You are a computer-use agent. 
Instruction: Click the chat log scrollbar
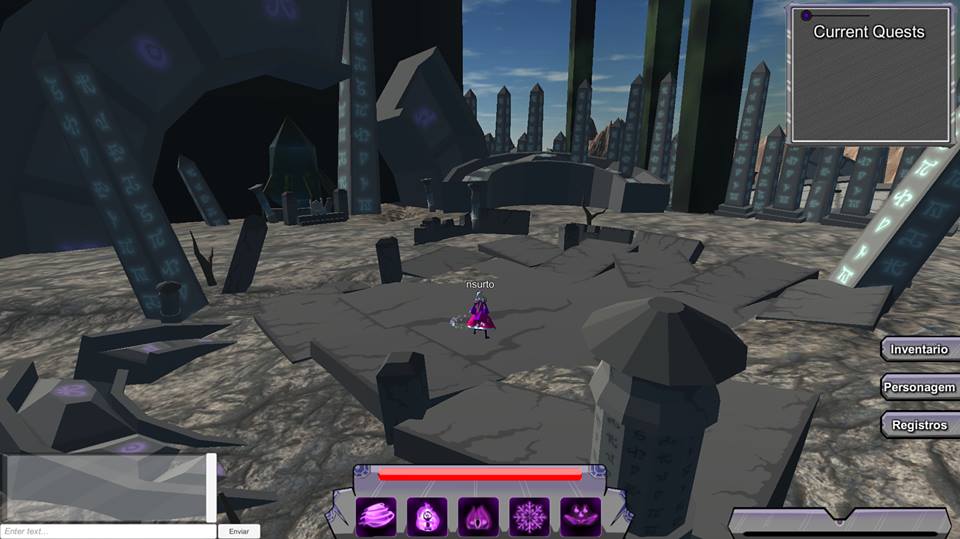(x=211, y=487)
